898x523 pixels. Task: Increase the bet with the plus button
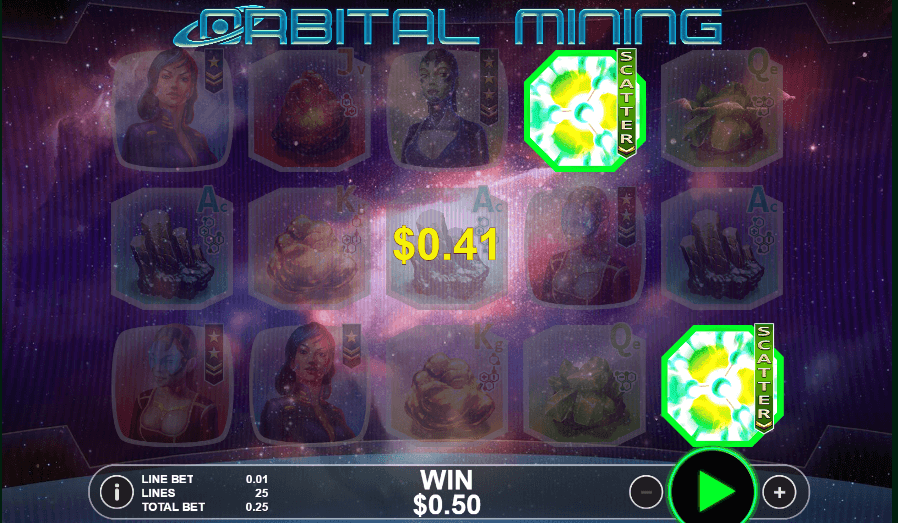coord(779,492)
